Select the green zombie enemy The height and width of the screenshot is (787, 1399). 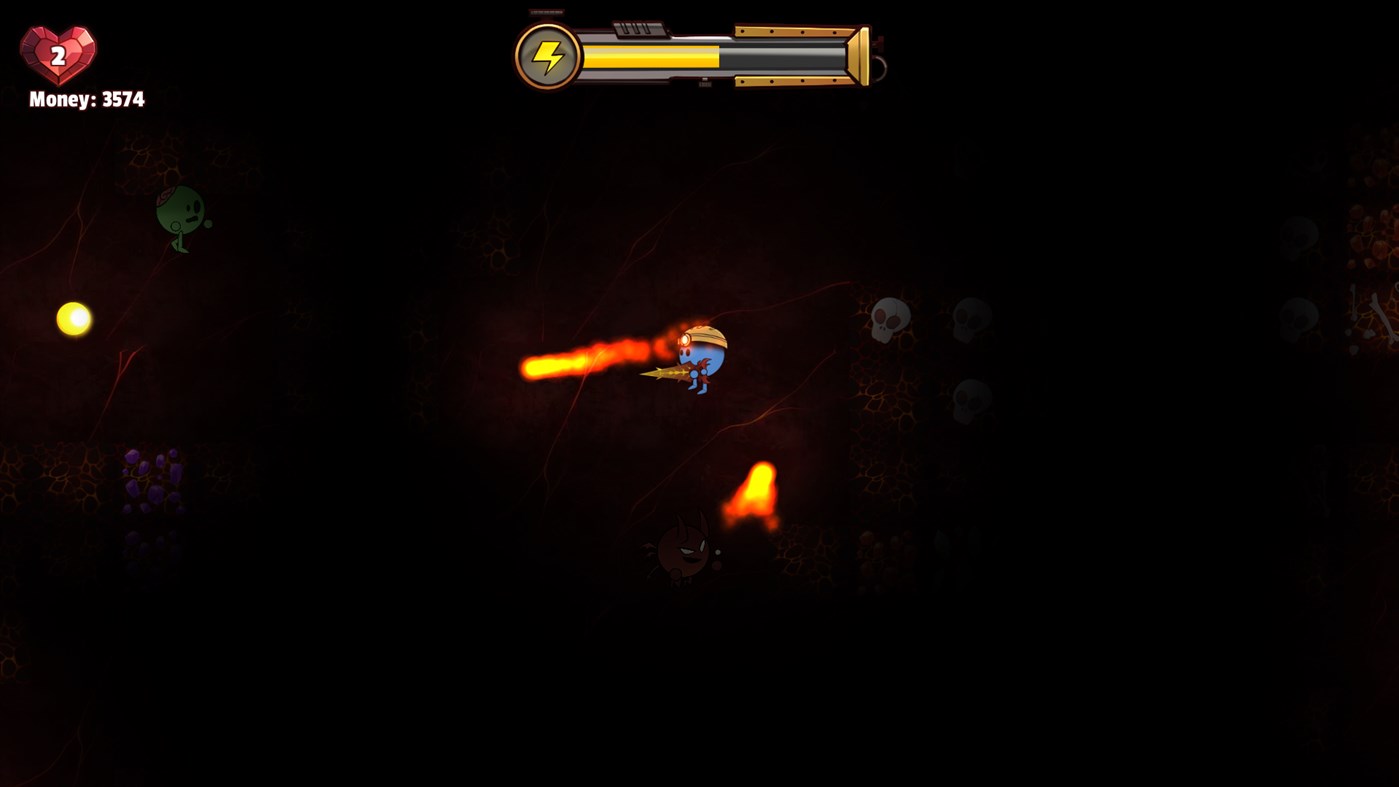(180, 215)
